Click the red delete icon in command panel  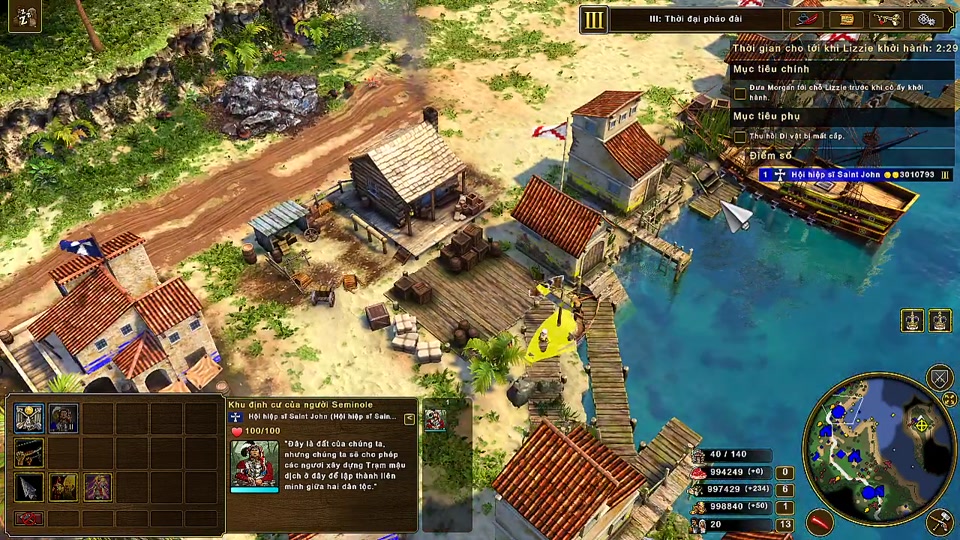click(x=29, y=518)
